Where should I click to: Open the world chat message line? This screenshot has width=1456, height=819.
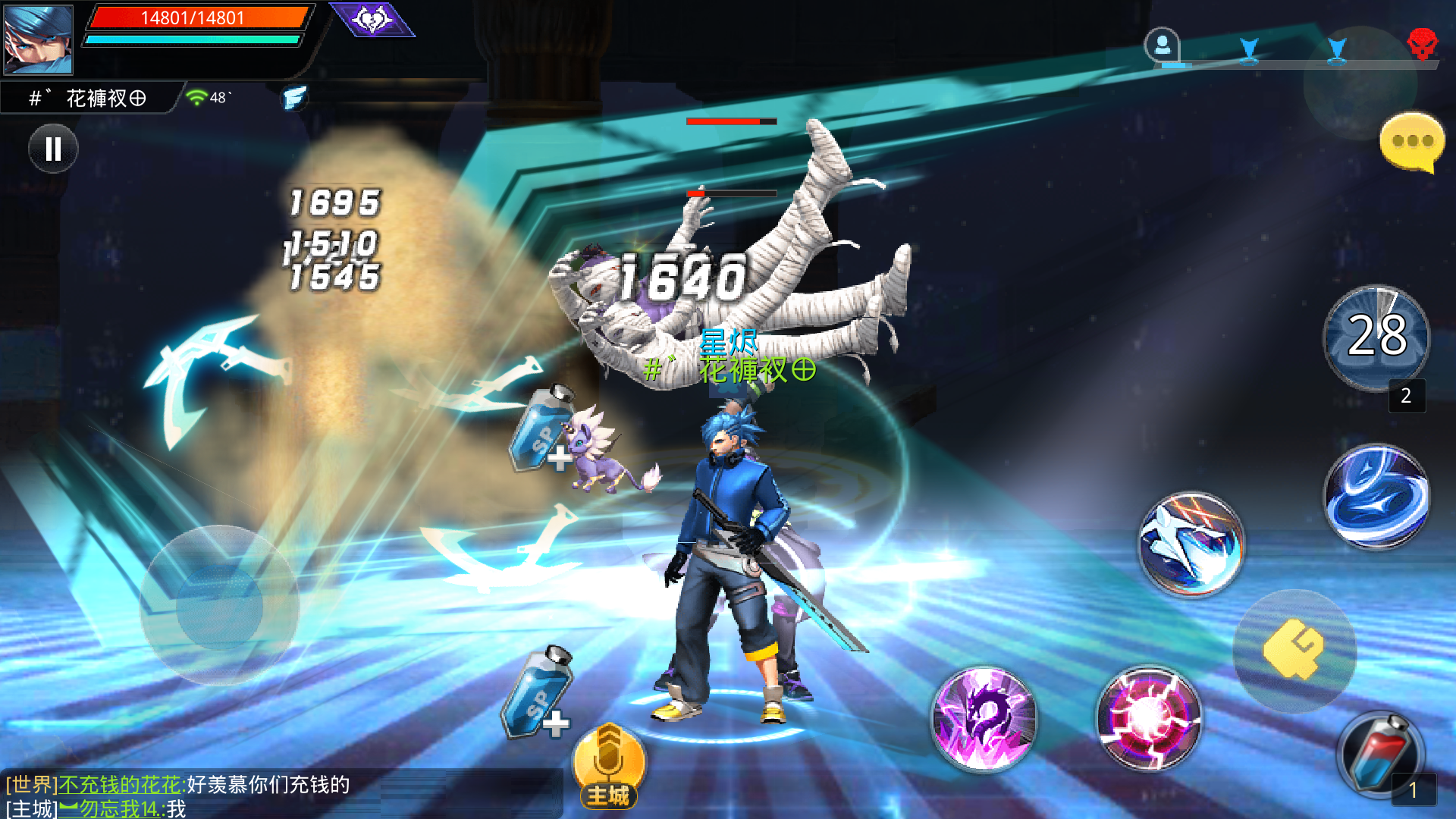click(178, 784)
